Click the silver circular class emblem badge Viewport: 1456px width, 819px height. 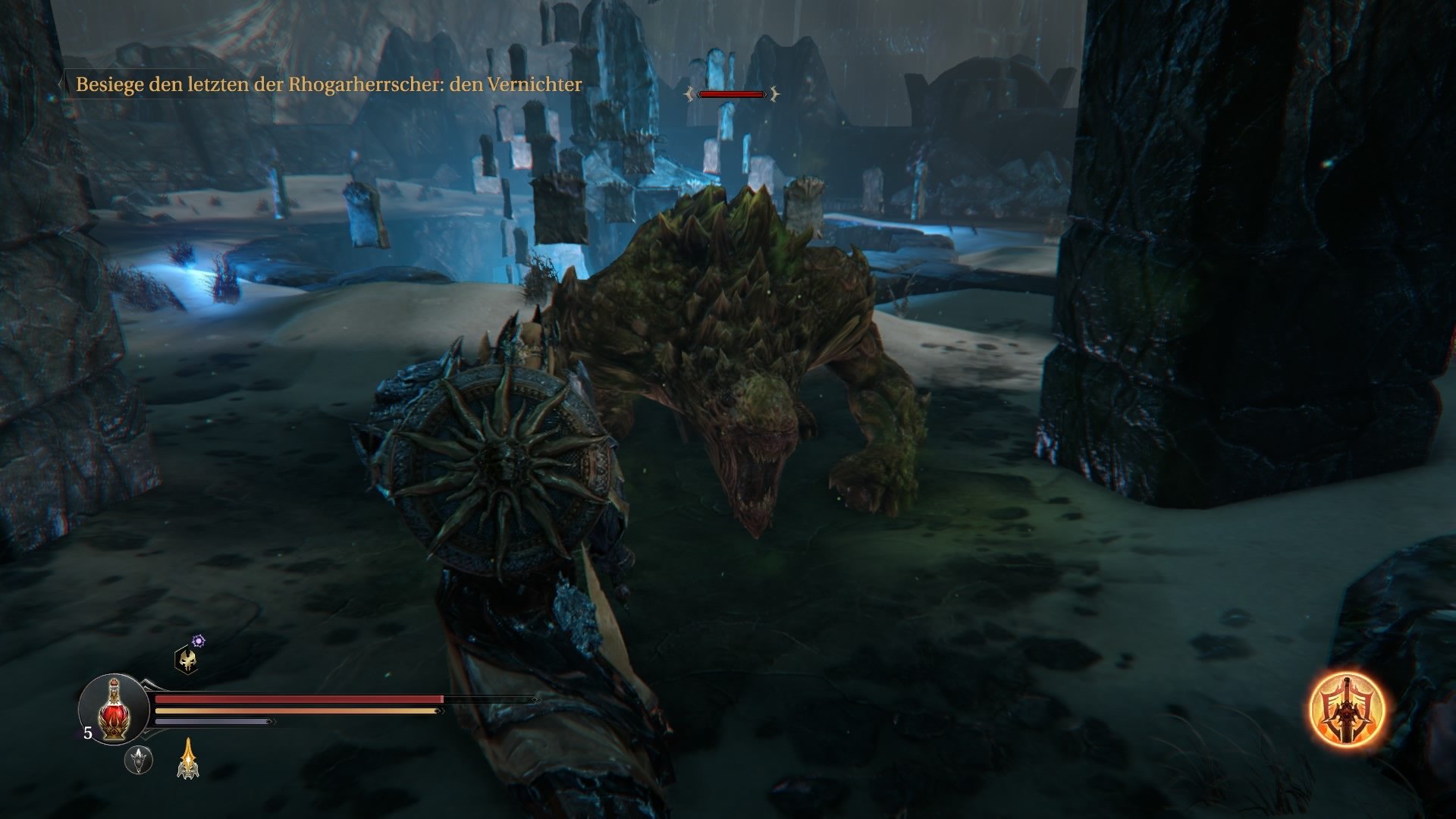[139, 760]
